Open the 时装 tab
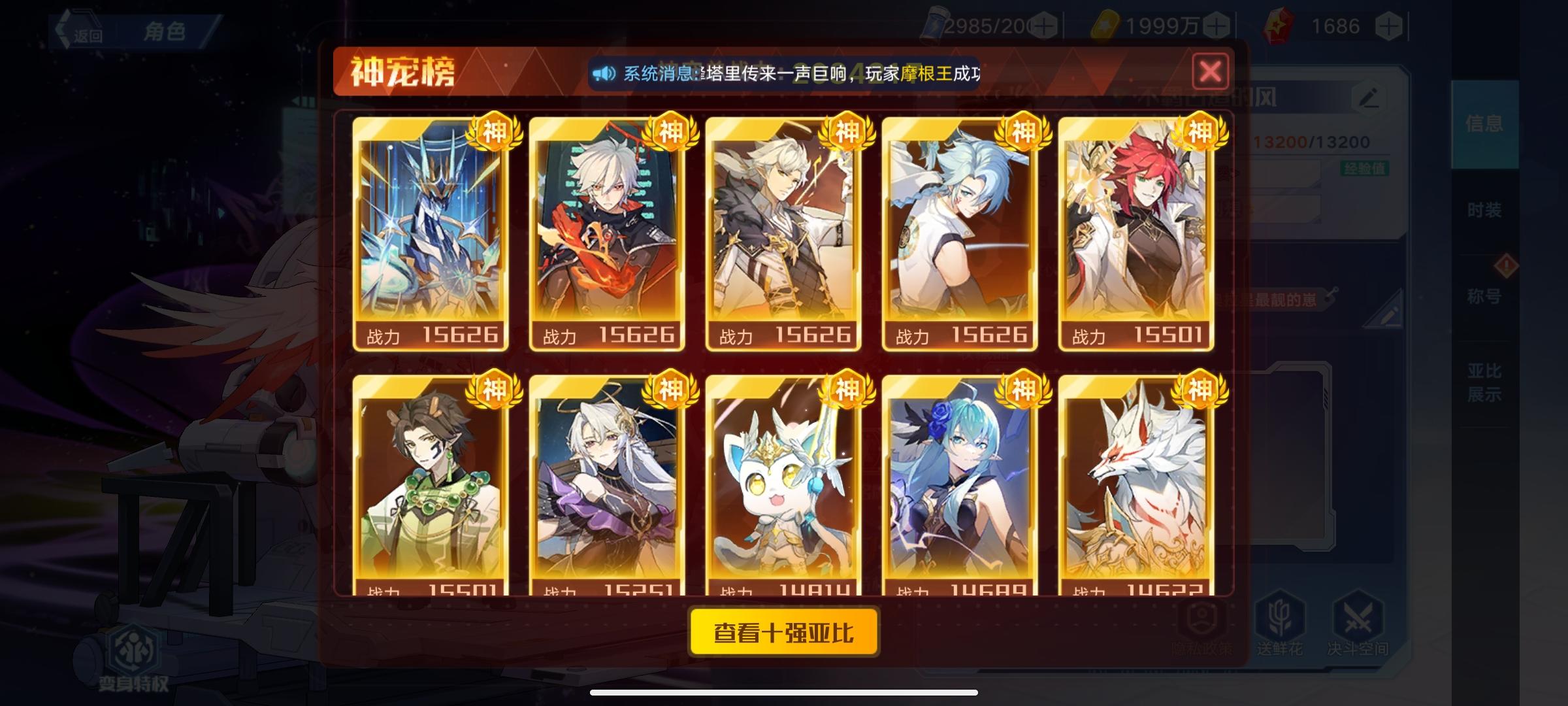Screen dimensions: 1568x706 pos(1485,209)
